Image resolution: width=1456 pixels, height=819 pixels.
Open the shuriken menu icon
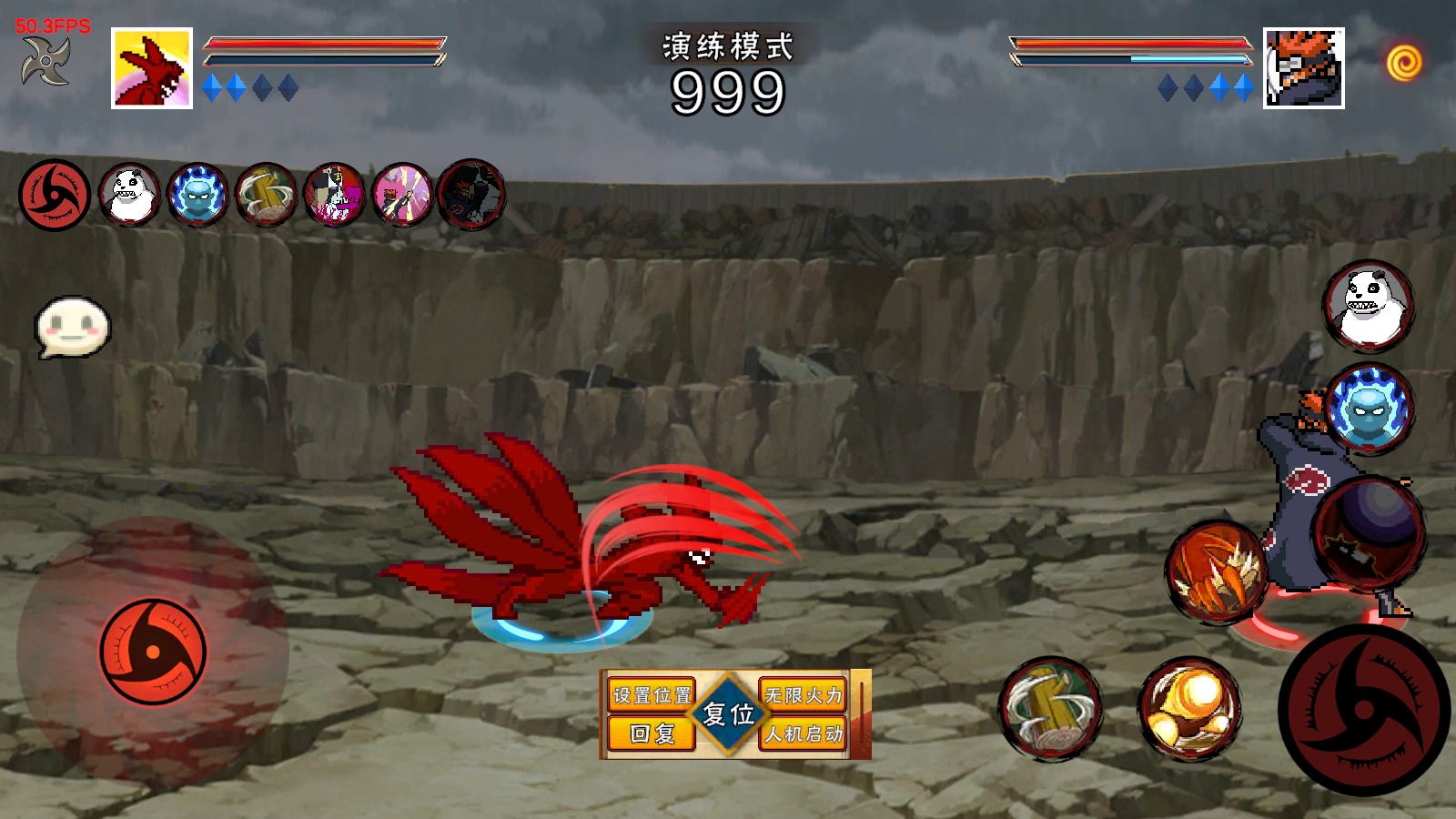pyautogui.click(x=45, y=62)
